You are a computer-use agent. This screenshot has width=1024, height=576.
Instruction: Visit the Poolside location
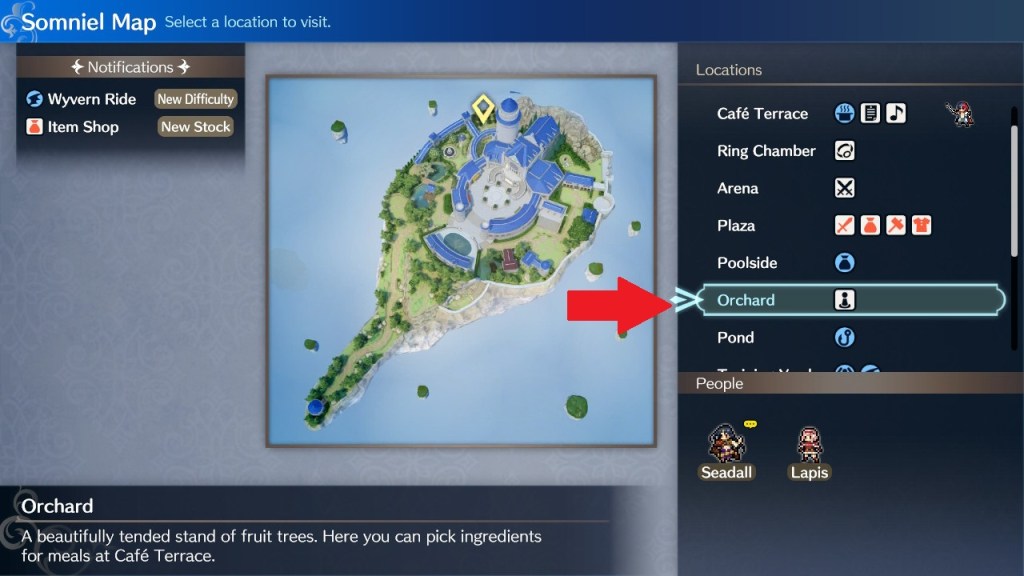747,263
